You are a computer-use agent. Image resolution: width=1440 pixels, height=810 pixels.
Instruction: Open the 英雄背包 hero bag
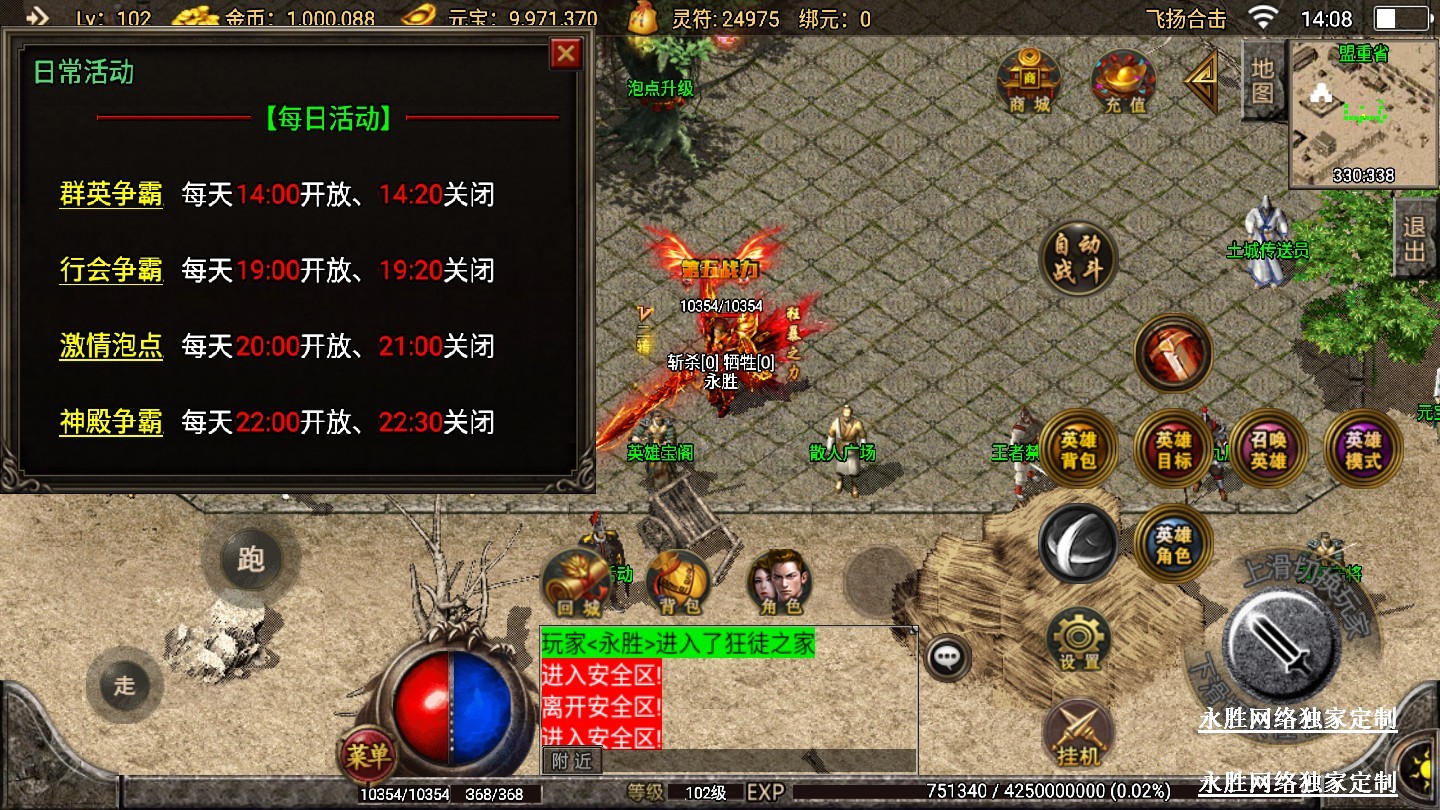(1078, 450)
